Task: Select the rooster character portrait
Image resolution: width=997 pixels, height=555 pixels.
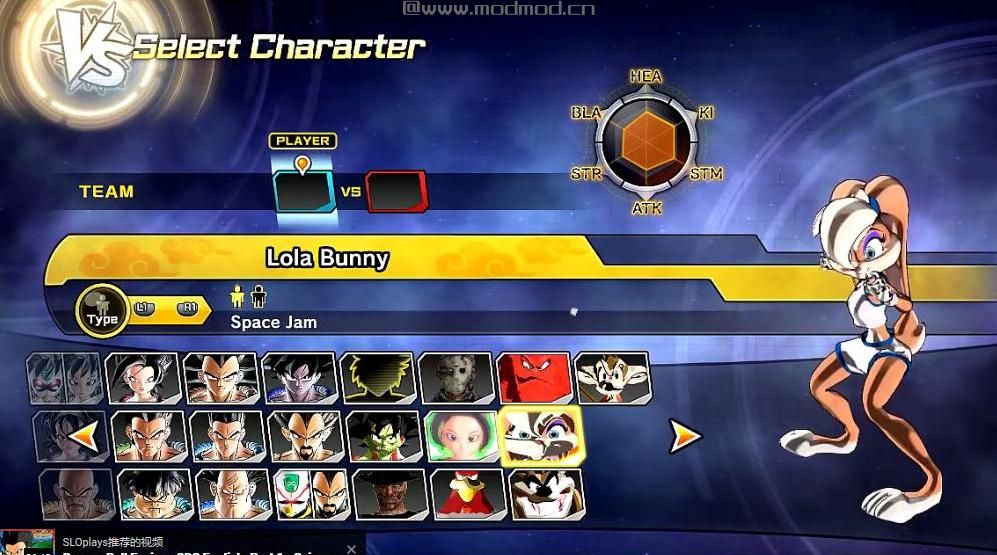Action: coord(469,493)
